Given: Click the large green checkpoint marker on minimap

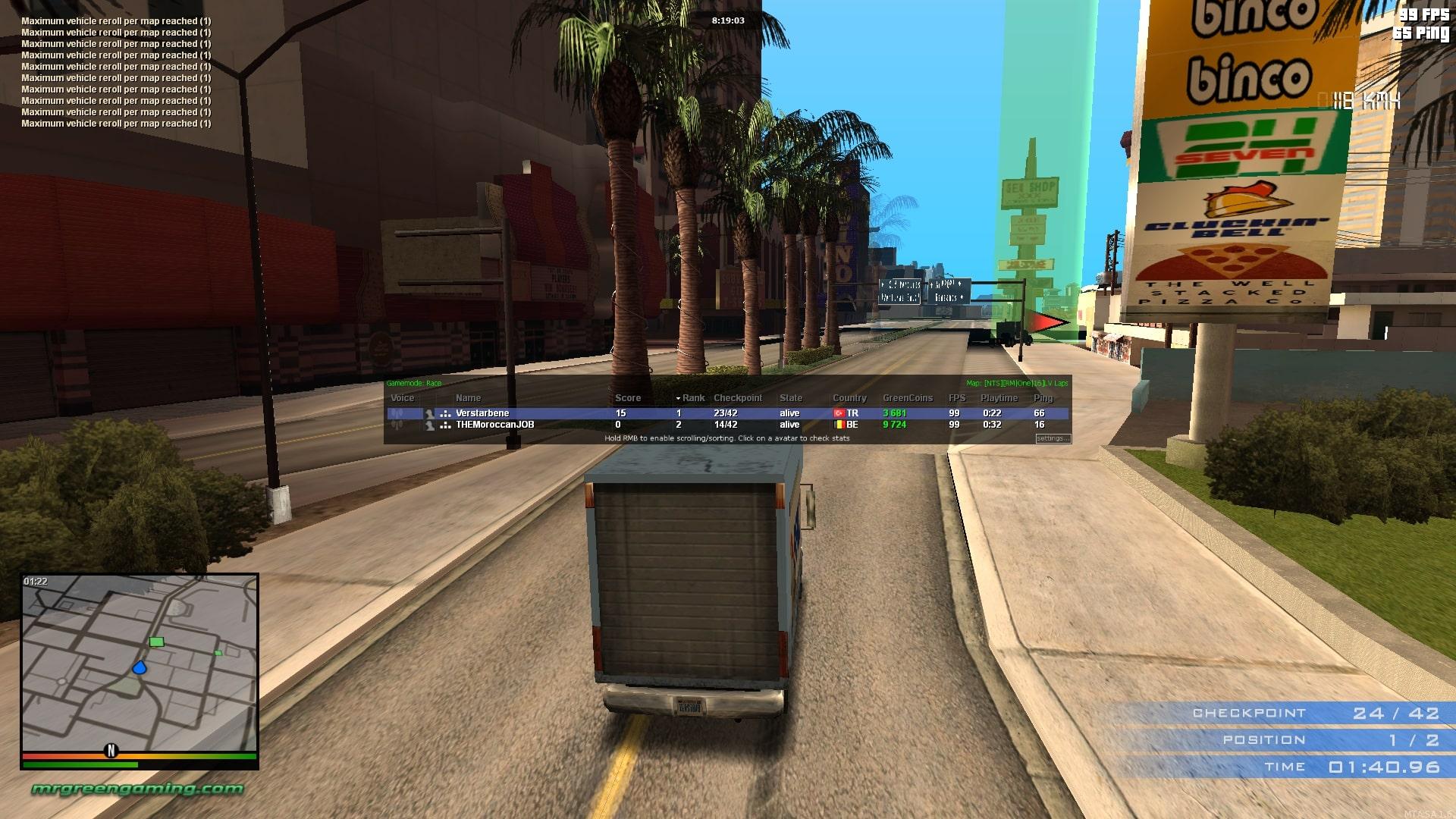Looking at the screenshot, I should pos(156,642).
